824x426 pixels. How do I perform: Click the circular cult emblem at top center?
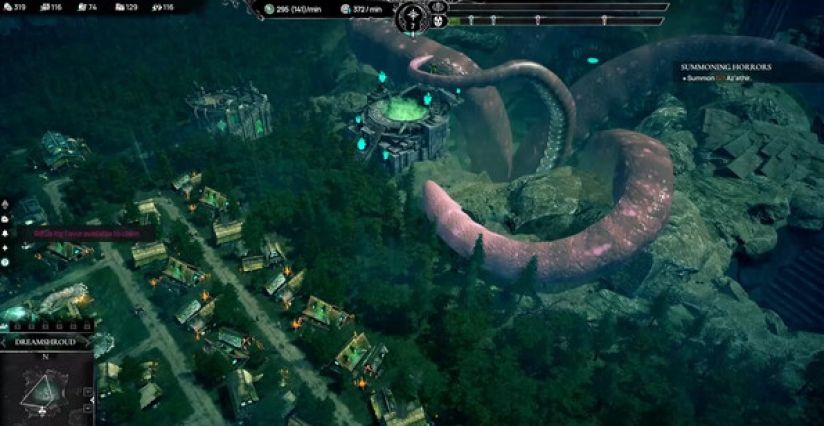[413, 17]
